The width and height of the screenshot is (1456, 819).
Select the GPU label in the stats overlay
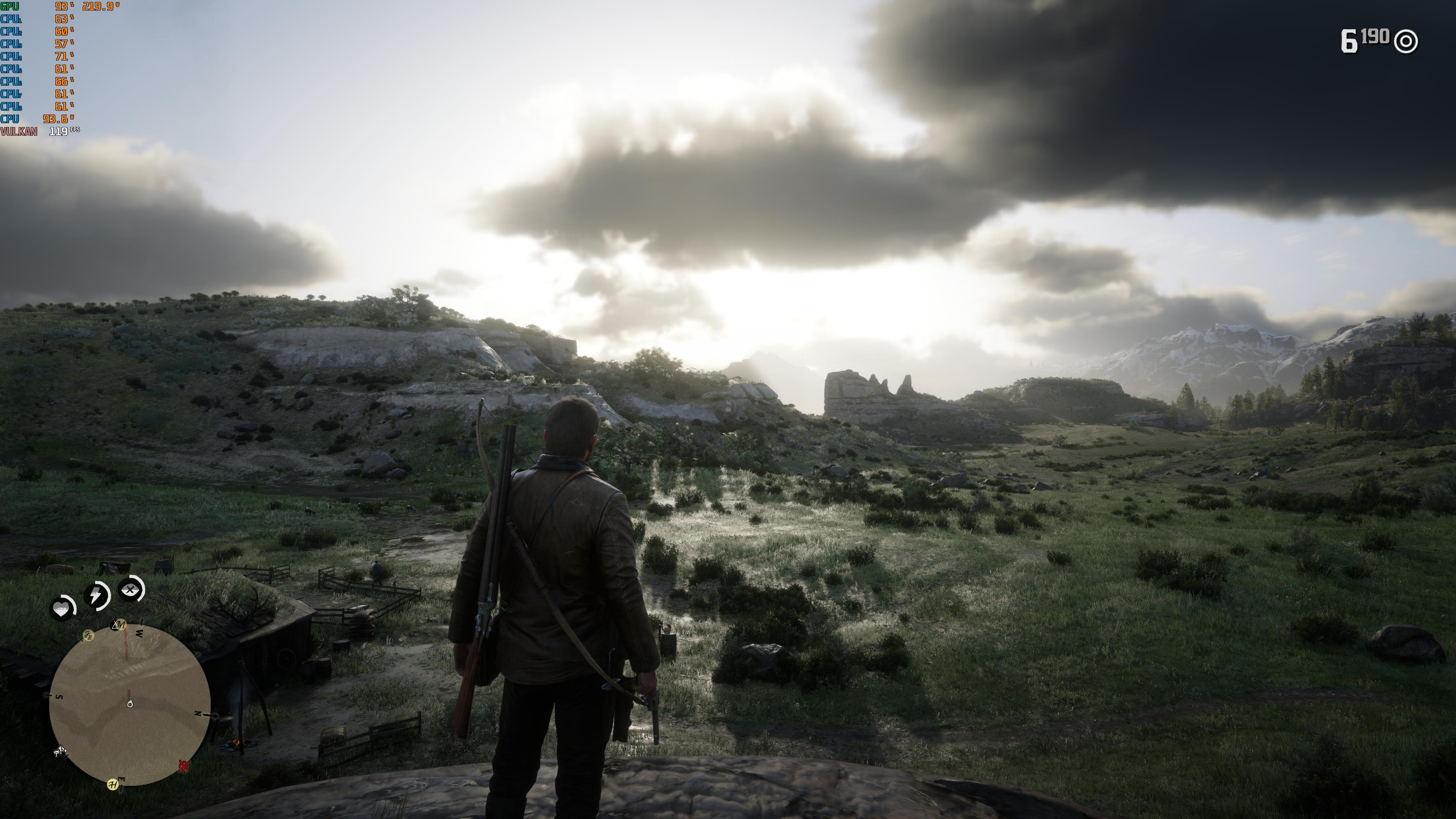coord(9,7)
